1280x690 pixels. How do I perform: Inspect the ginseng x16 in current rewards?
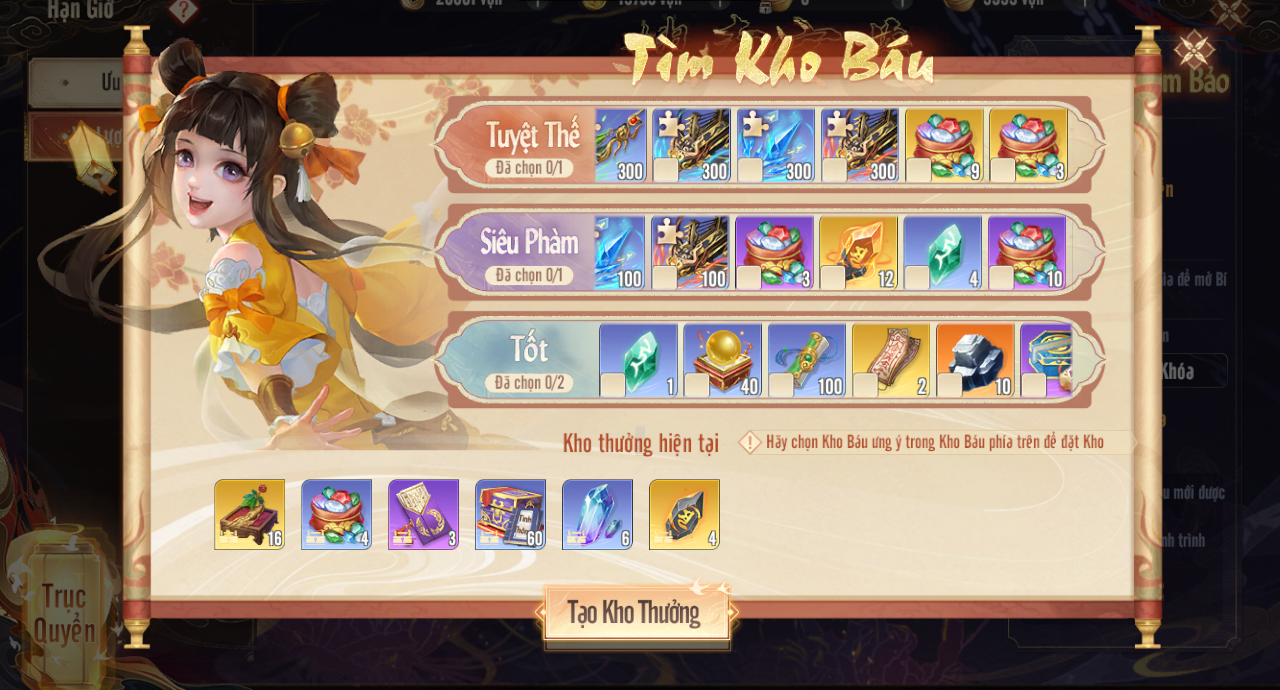coord(249,514)
